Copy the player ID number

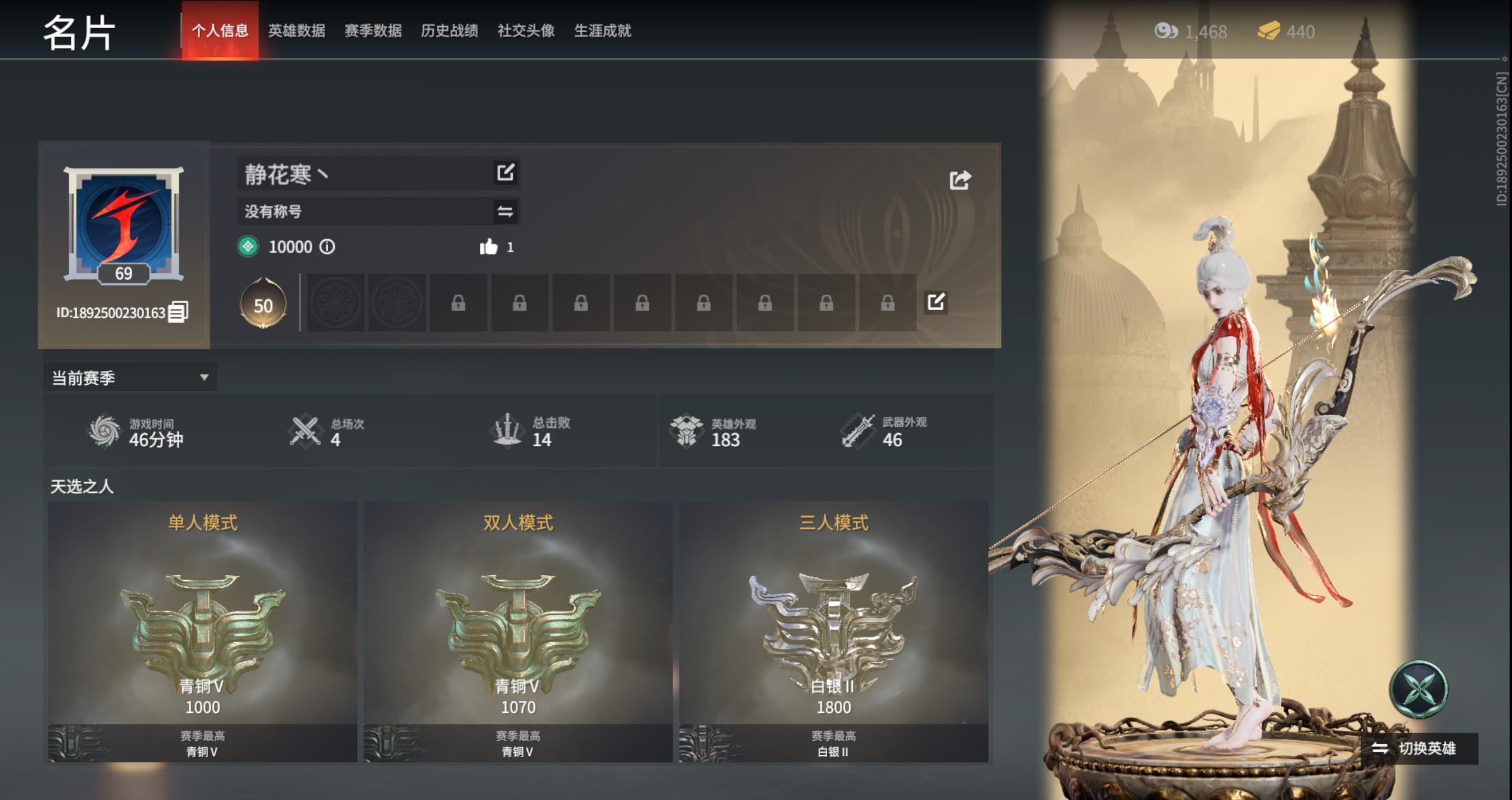pyautogui.click(x=178, y=312)
